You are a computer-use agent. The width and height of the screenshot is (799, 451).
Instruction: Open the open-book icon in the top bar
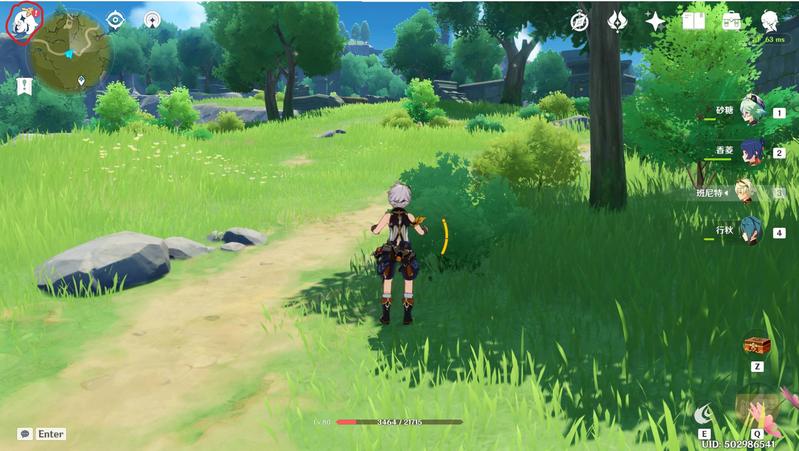click(693, 21)
